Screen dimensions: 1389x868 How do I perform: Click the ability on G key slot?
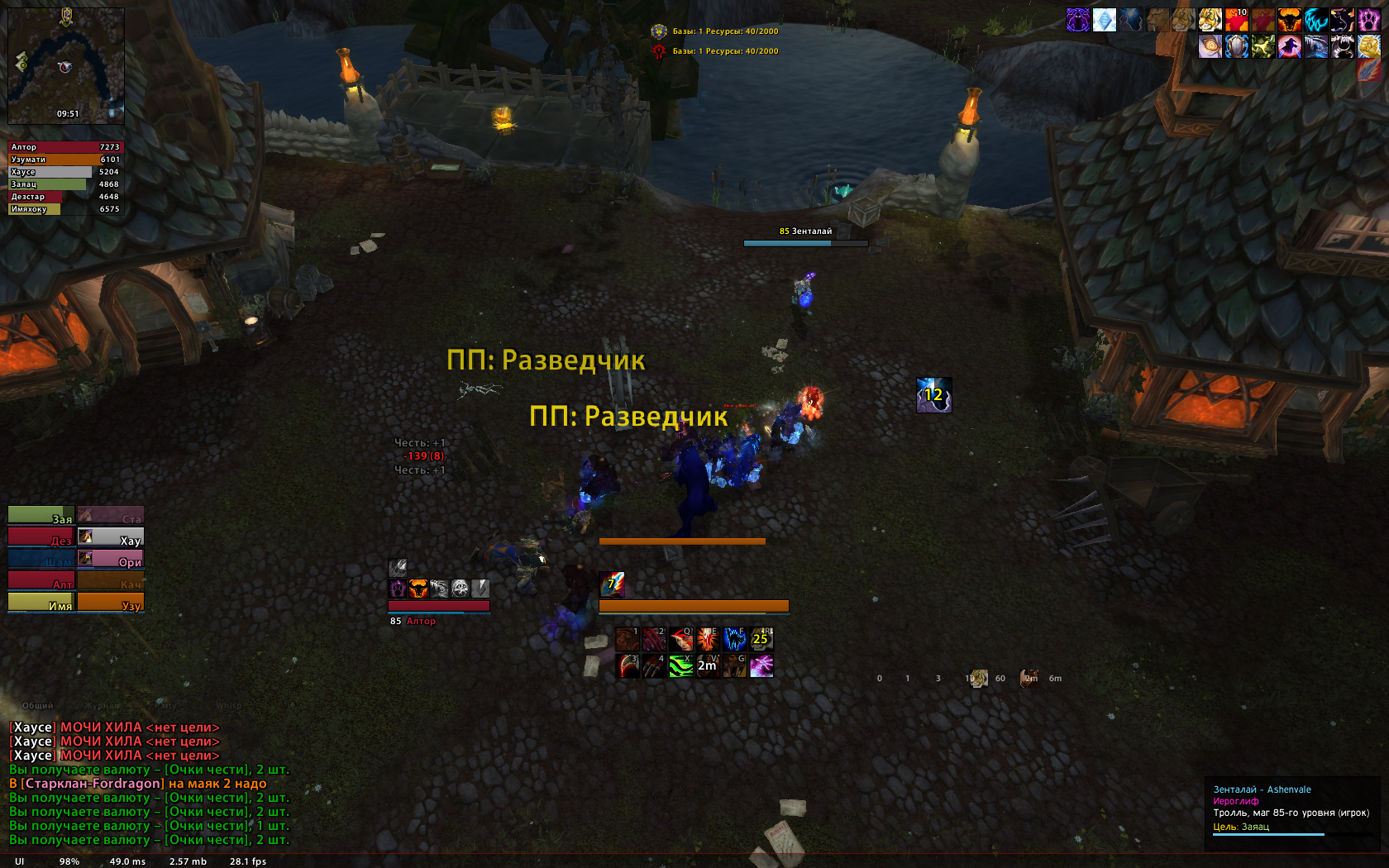734,665
